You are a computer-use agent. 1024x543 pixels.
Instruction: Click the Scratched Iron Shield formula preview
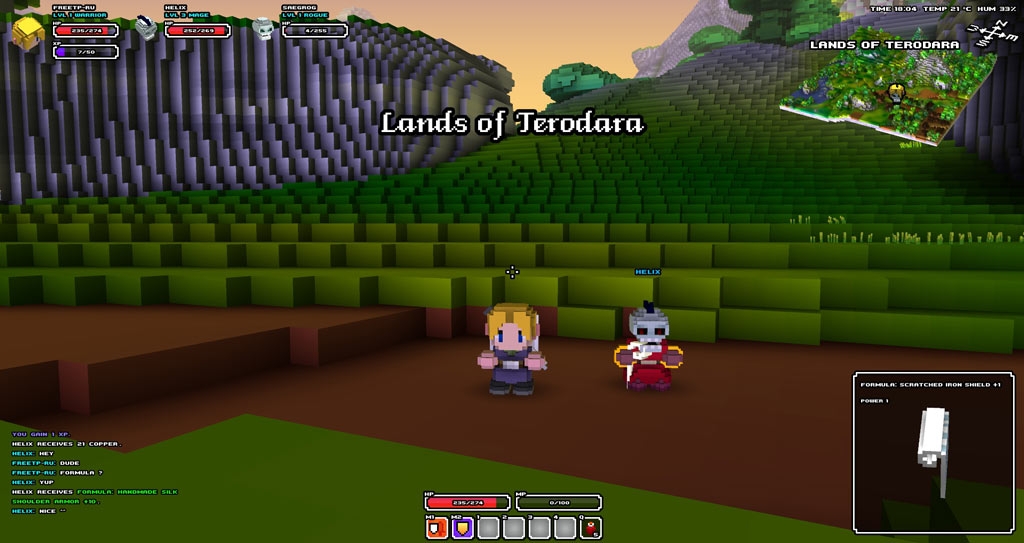[x=935, y=452]
